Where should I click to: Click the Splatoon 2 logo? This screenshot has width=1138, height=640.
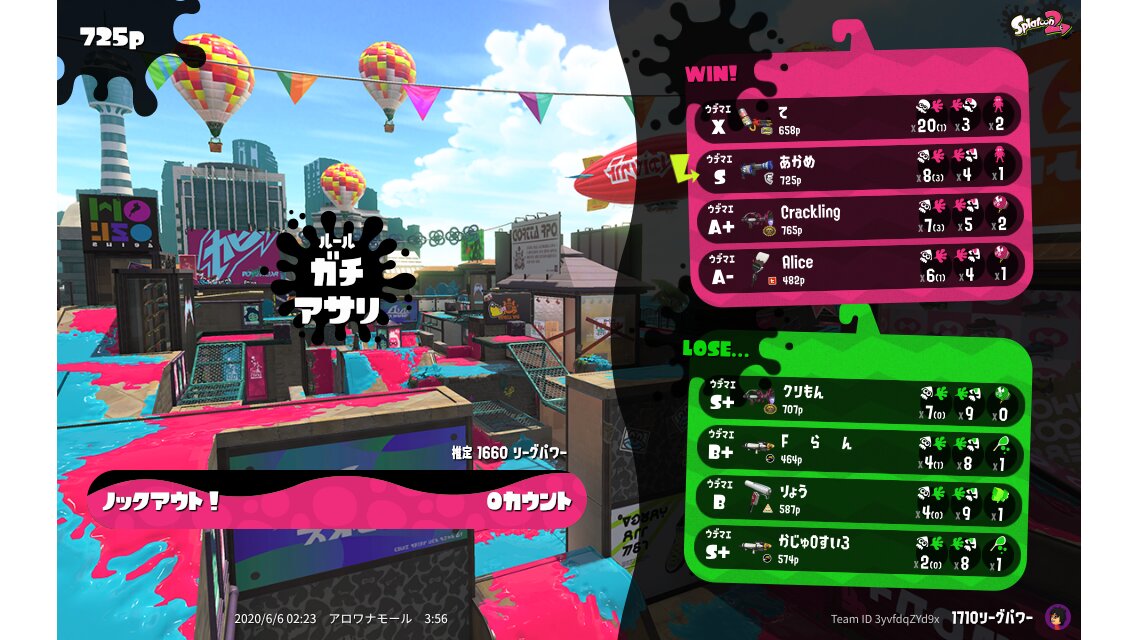[x=1041, y=24]
